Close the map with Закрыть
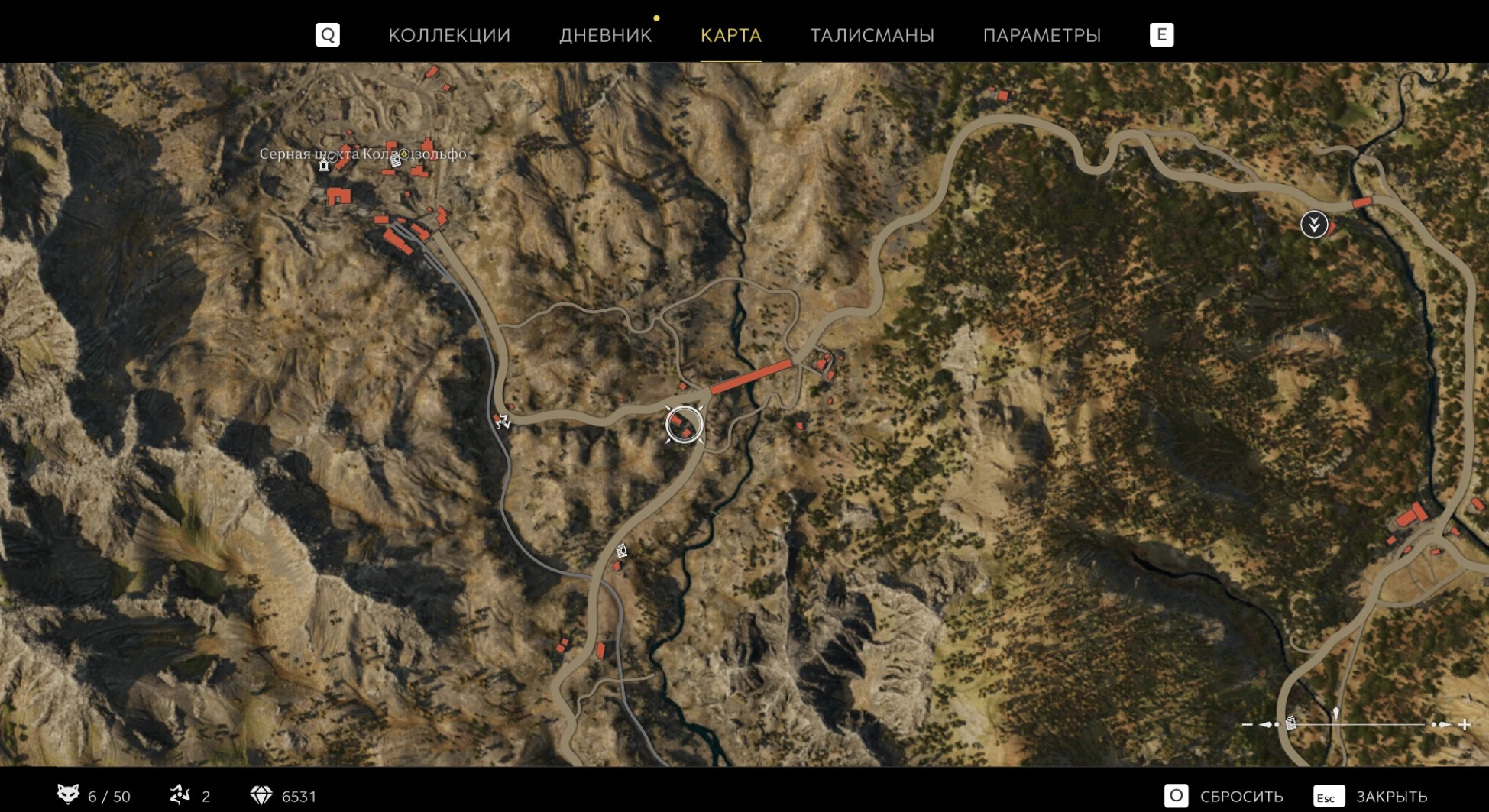The width and height of the screenshot is (1489, 812). pyautogui.click(x=1371, y=796)
